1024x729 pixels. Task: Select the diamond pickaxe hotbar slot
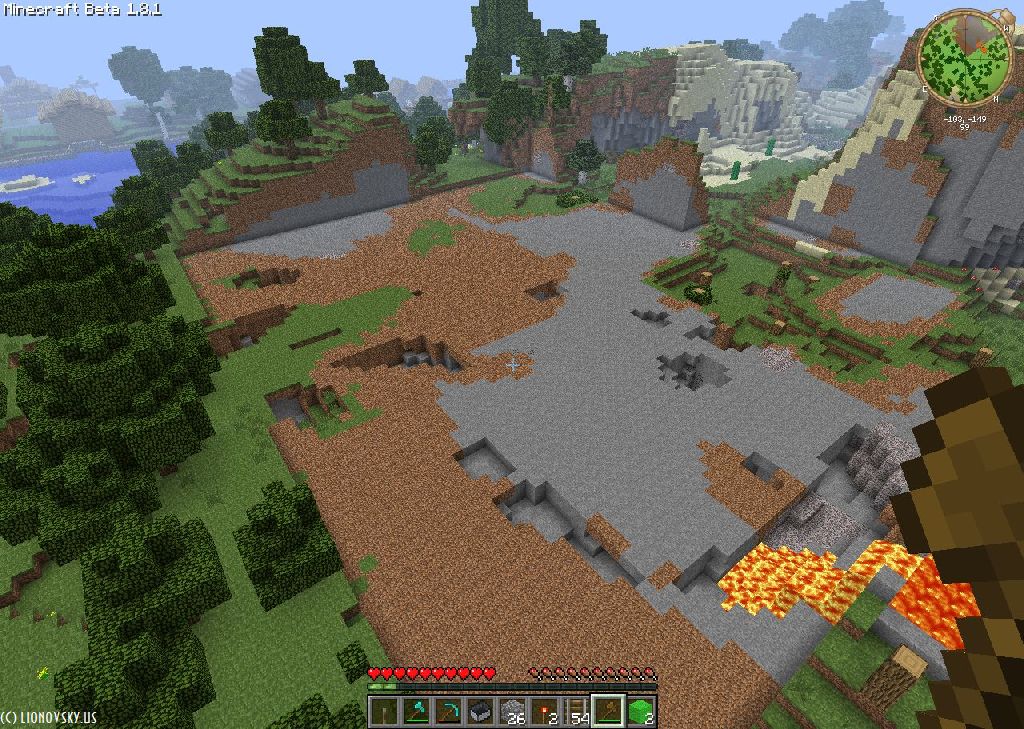447,711
